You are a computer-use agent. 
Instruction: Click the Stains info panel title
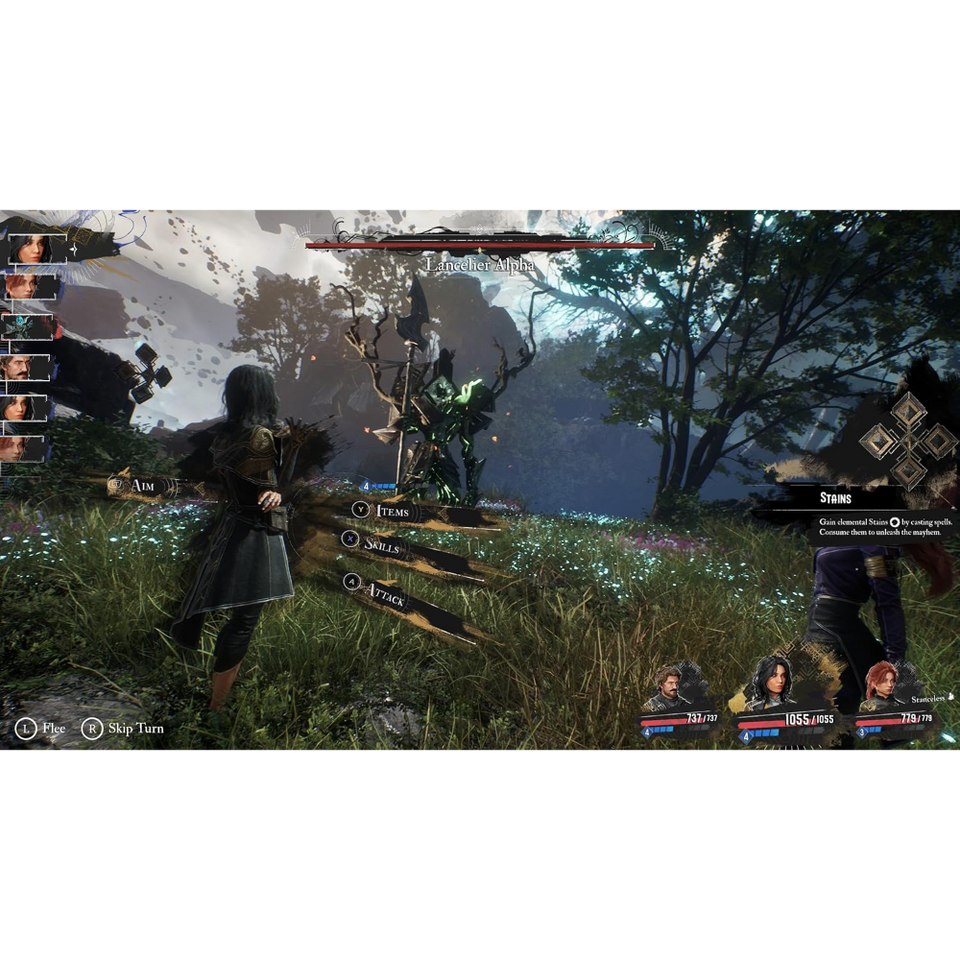(x=836, y=497)
